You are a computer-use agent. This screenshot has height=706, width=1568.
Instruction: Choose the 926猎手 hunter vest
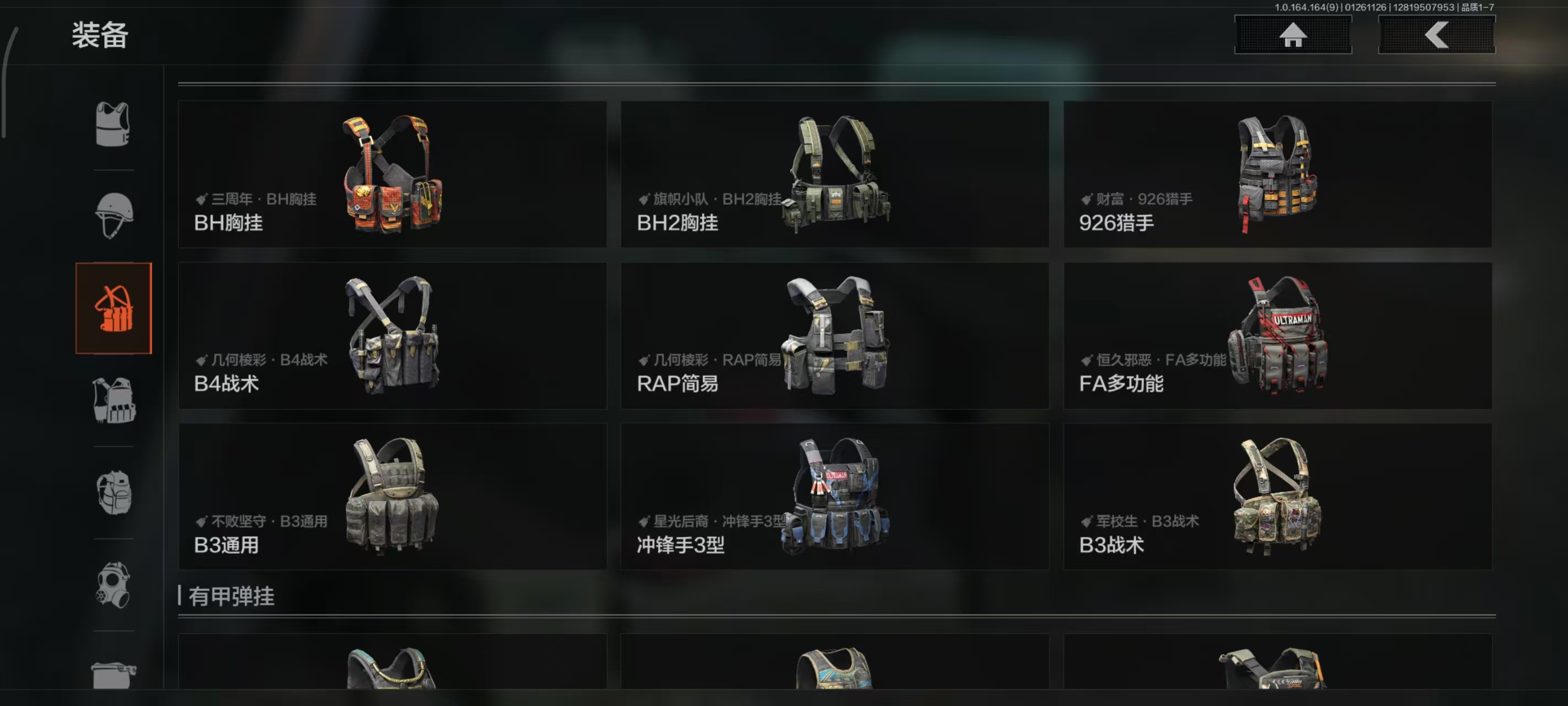click(1277, 175)
